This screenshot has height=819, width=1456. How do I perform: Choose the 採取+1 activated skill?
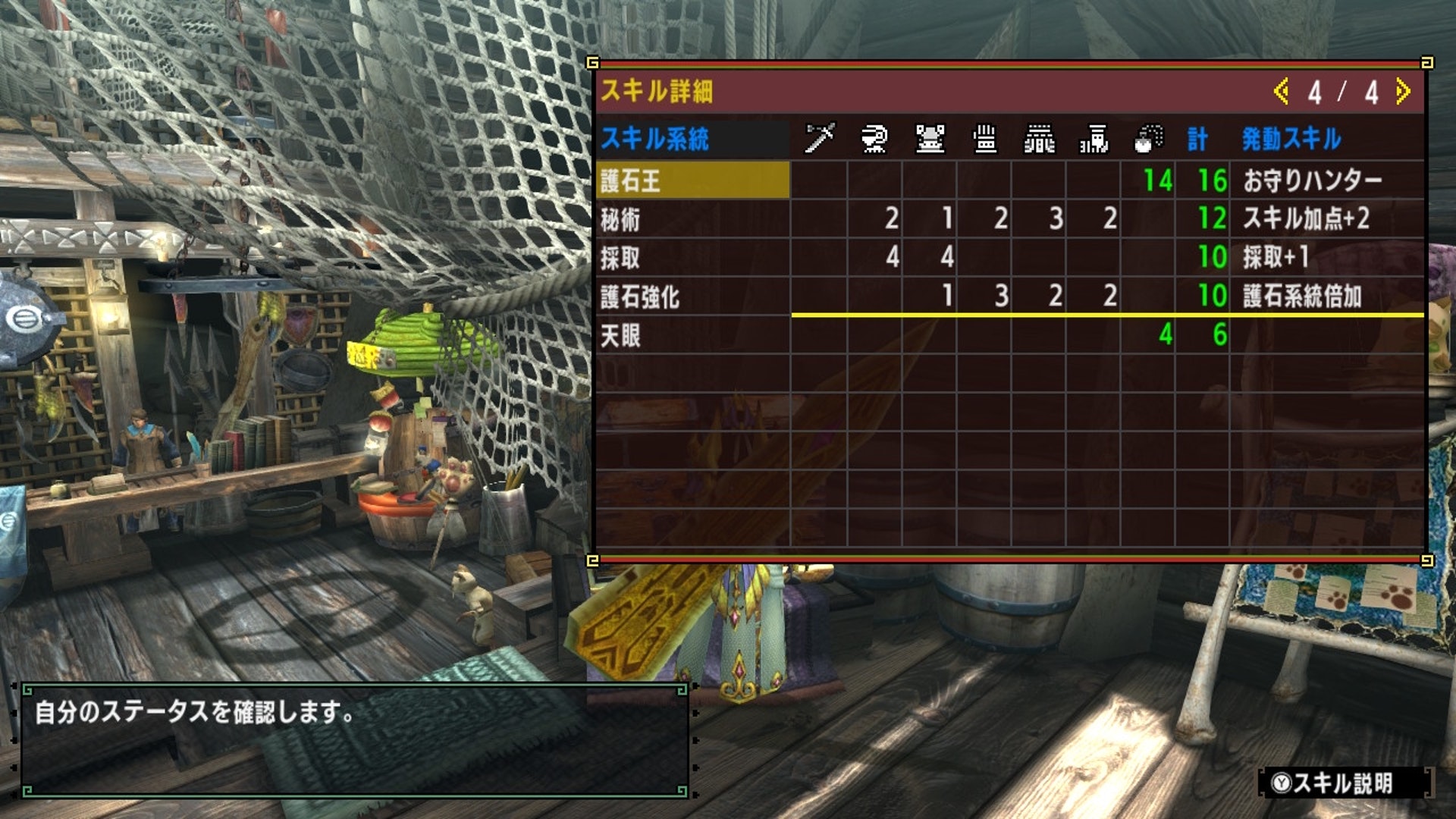[x=1276, y=258]
